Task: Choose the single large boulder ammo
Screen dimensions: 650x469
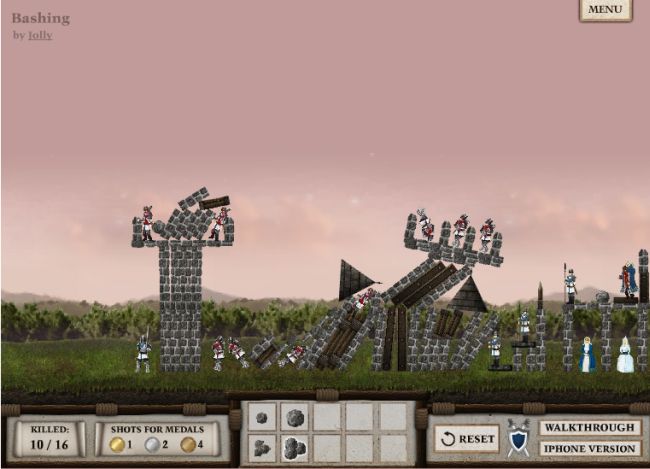Action: 294,417
